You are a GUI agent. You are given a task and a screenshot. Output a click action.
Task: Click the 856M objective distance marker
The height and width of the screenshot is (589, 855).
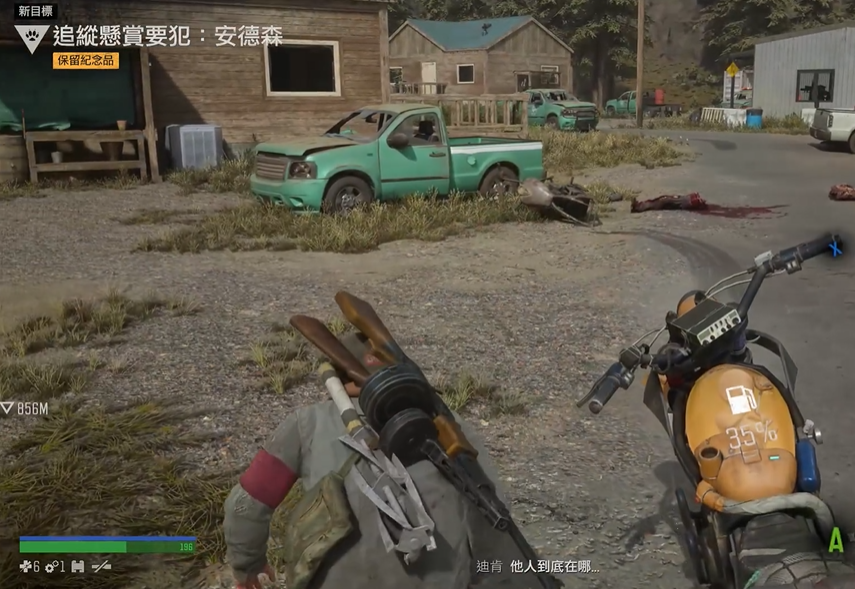pos(25,408)
